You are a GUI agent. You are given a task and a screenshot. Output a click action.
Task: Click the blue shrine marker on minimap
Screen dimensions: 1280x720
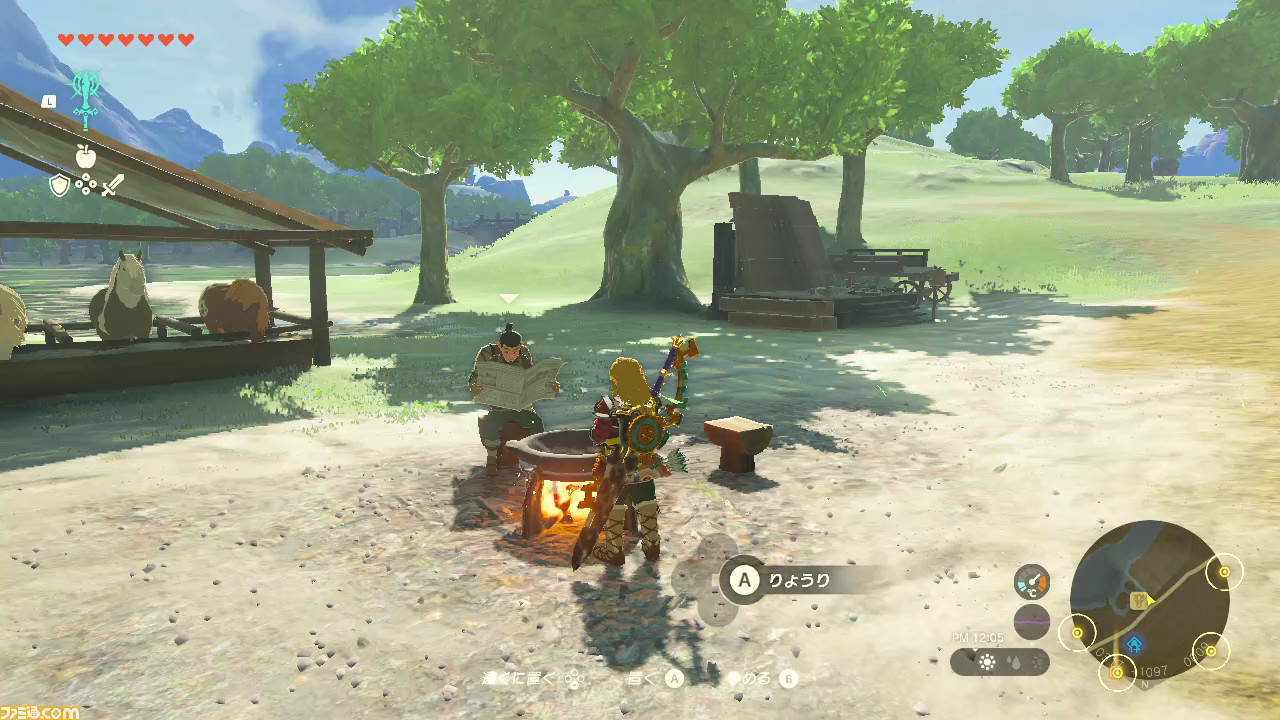pos(1134,643)
